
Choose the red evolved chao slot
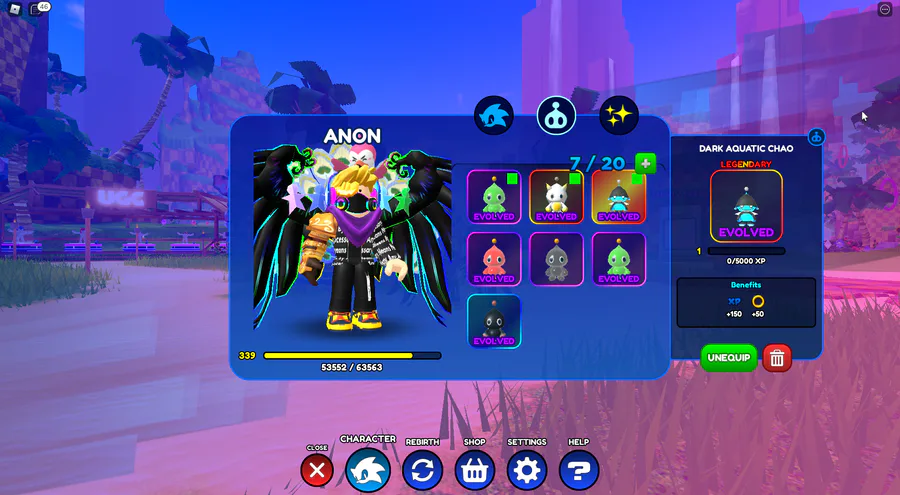(494, 259)
